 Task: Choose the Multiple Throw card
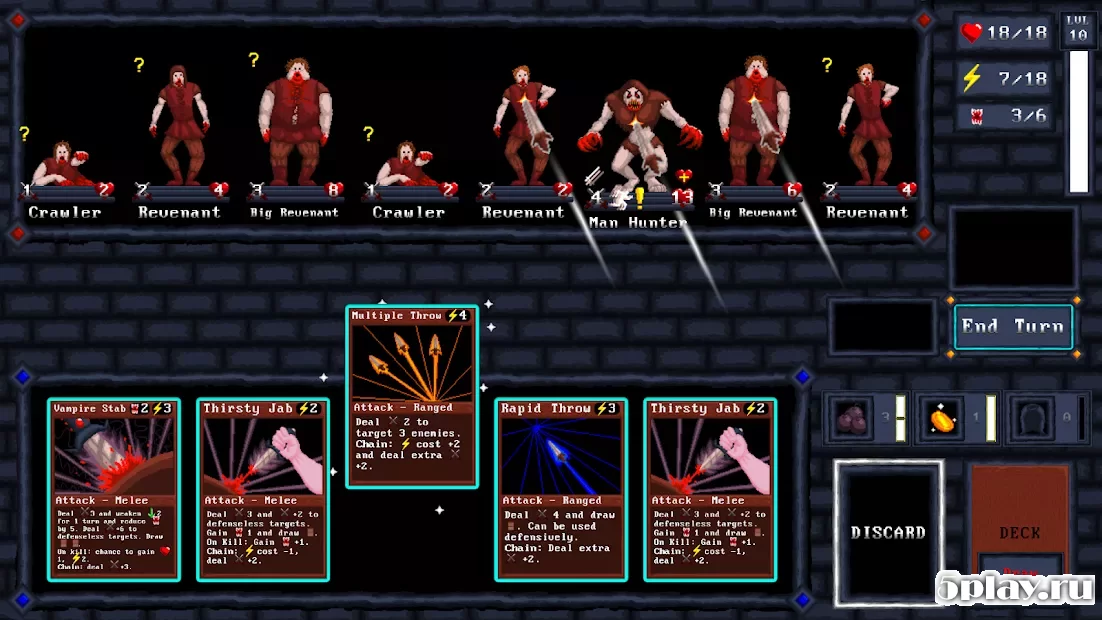pos(411,396)
